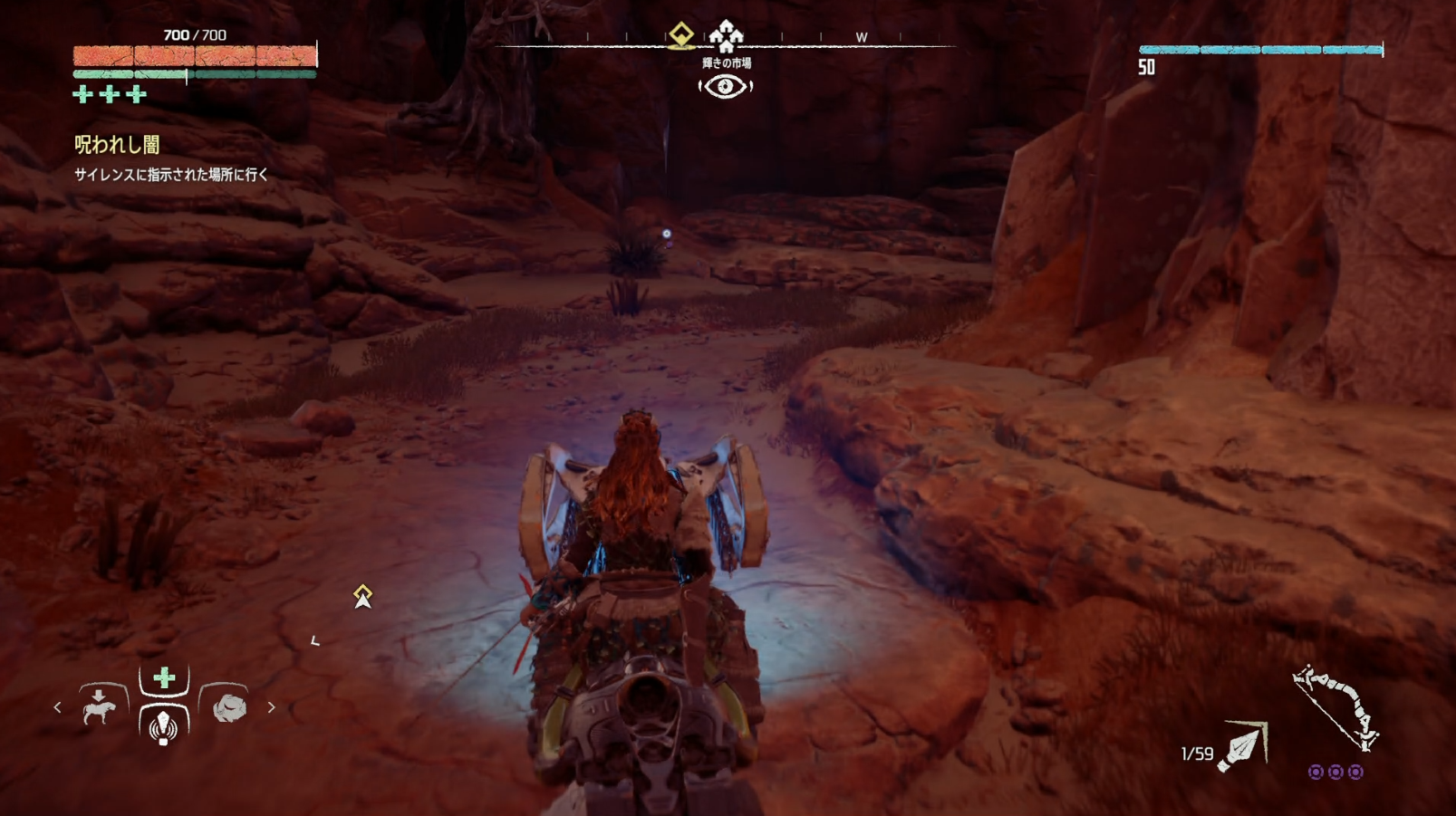Click the yellow quest waypoint marker
Screen dimensions: 1456x816
[362, 596]
